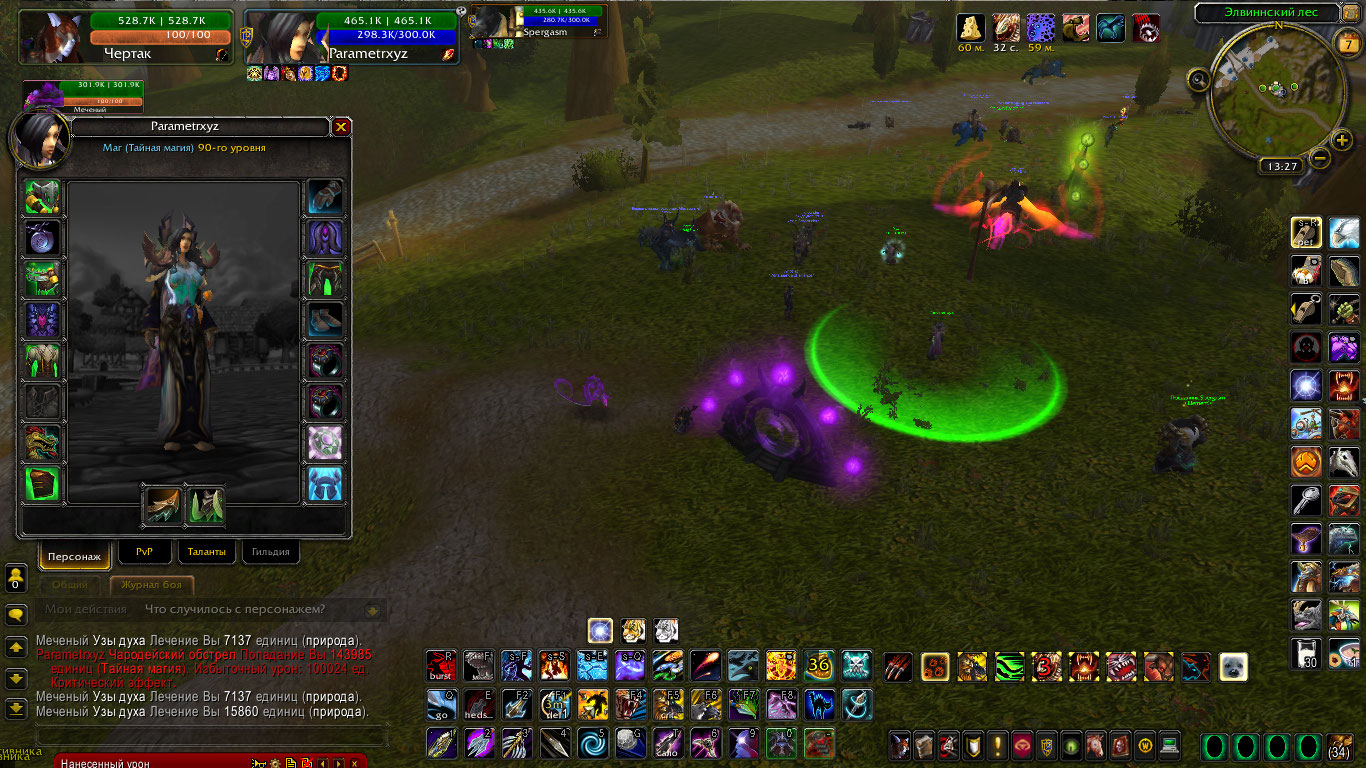Inspect the dragon head trinket slot
This screenshot has height=768, width=1366.
click(43, 443)
